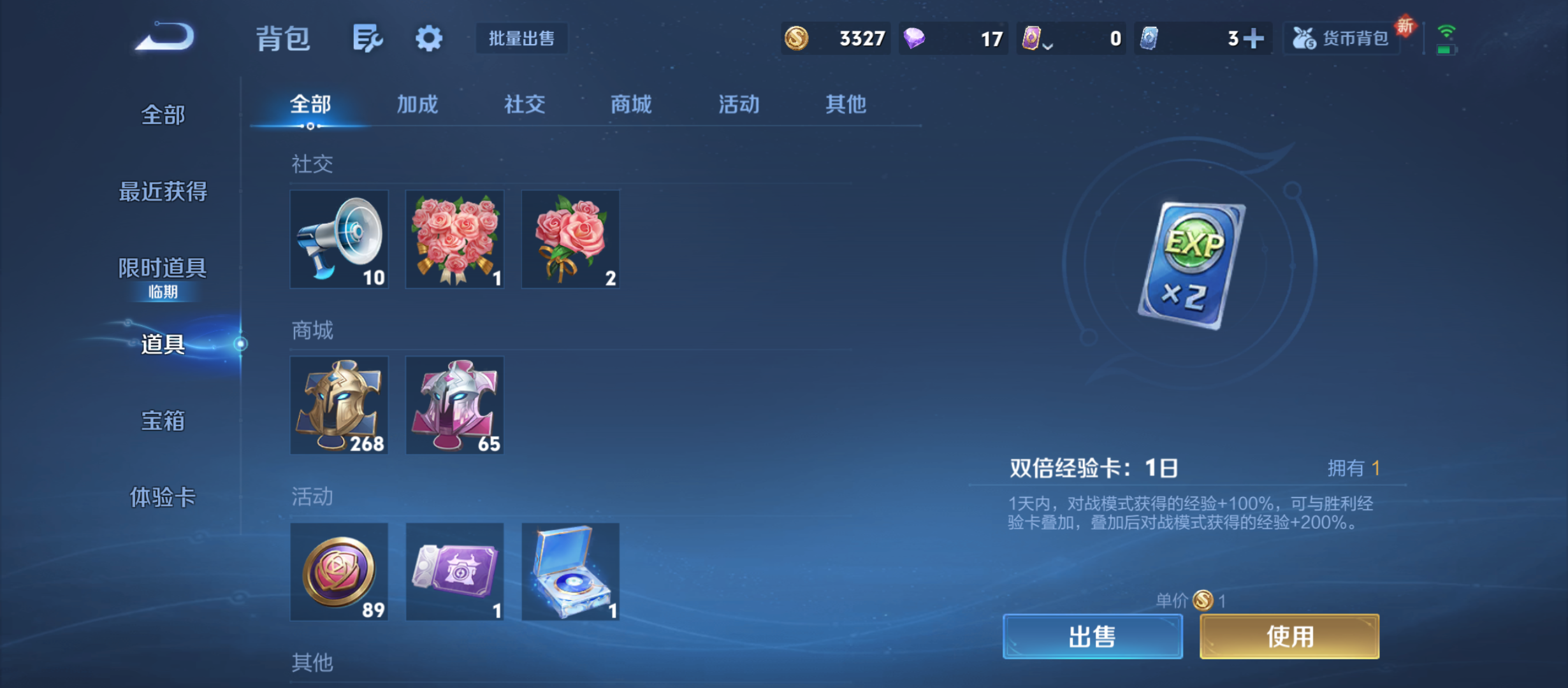1568x688 pixels.
Task: Click the back arrow icon top-left
Action: 167,38
